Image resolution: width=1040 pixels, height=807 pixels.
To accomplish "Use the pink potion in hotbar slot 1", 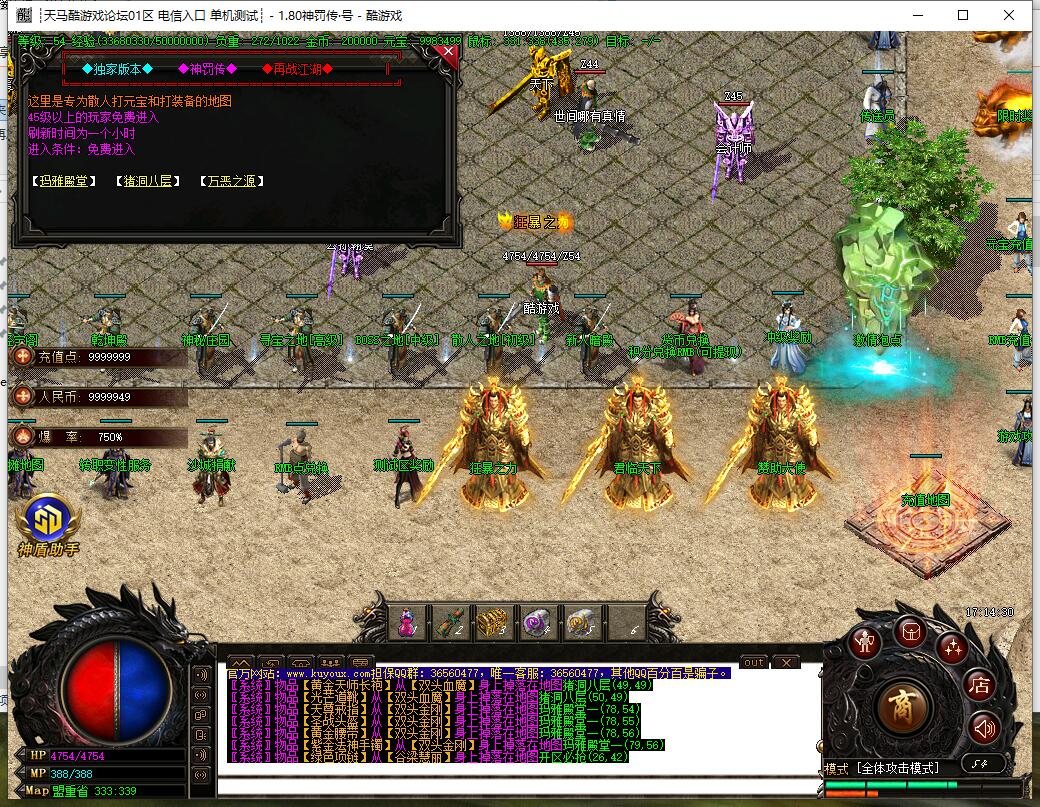I will coord(407,623).
